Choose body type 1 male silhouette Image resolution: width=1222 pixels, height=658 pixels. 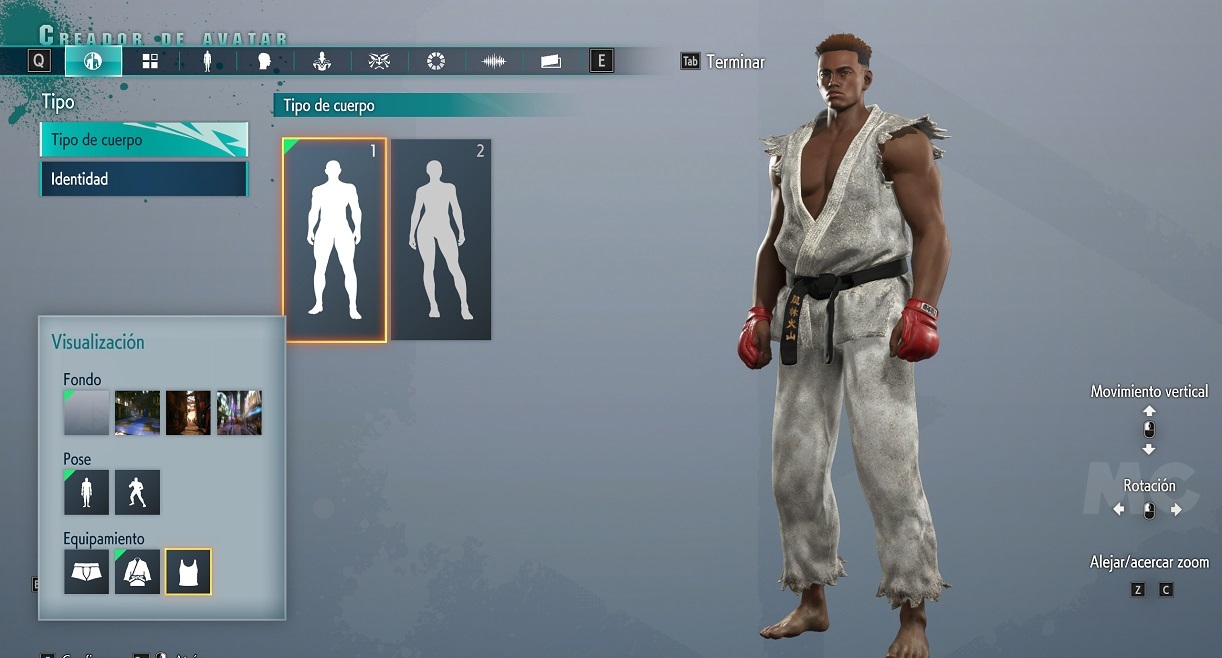(334, 240)
